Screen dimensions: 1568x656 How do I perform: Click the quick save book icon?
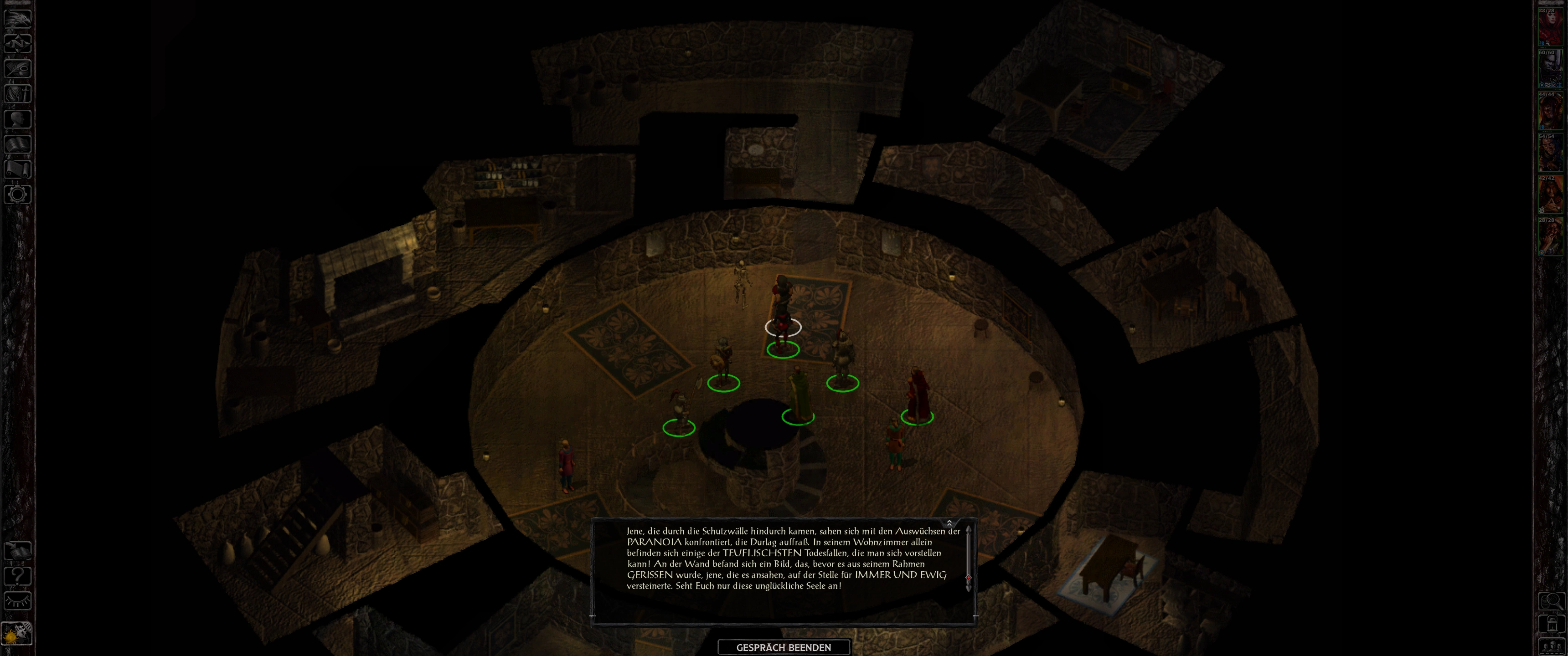(17, 551)
